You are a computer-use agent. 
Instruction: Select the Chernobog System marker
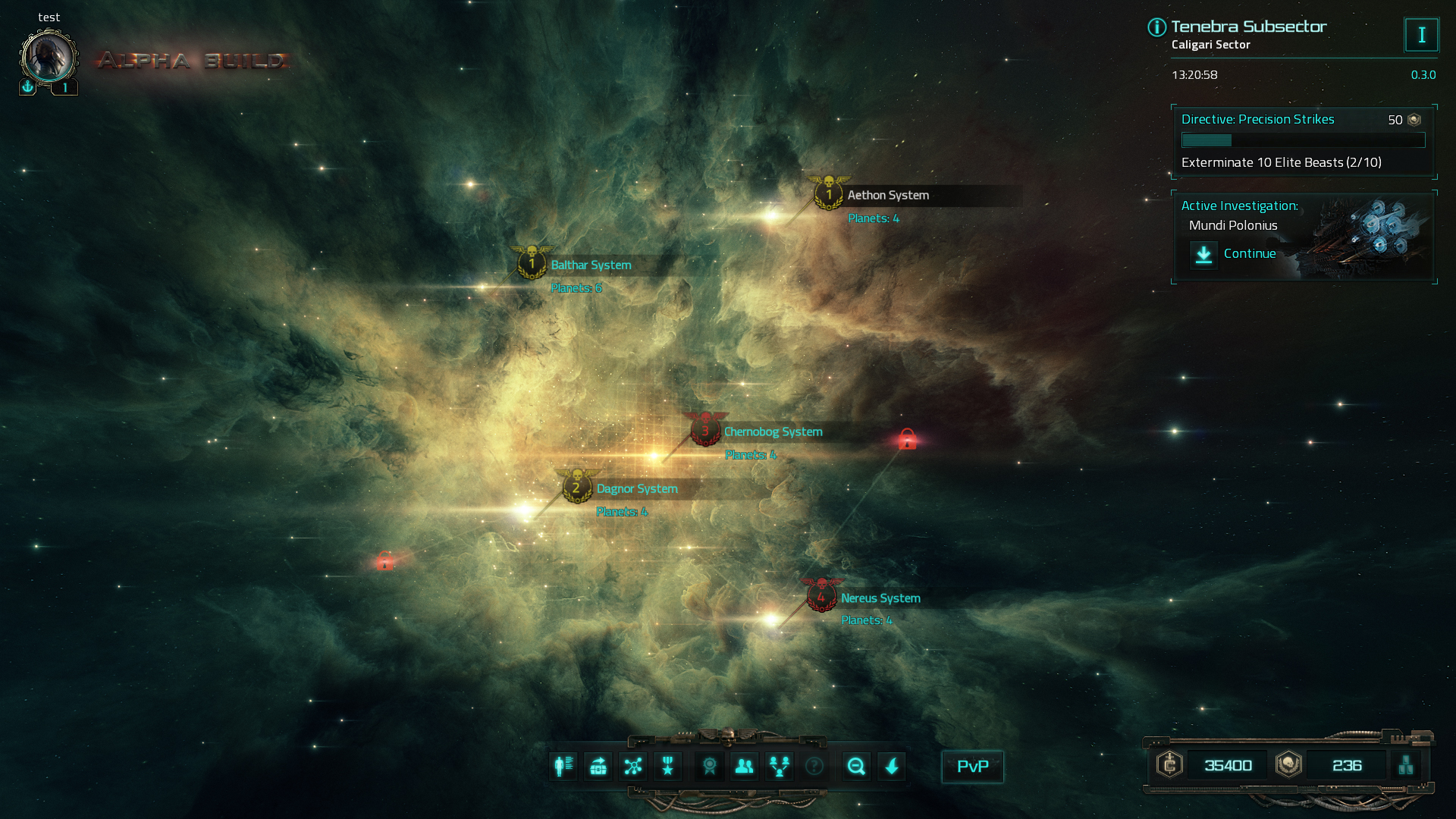704,431
